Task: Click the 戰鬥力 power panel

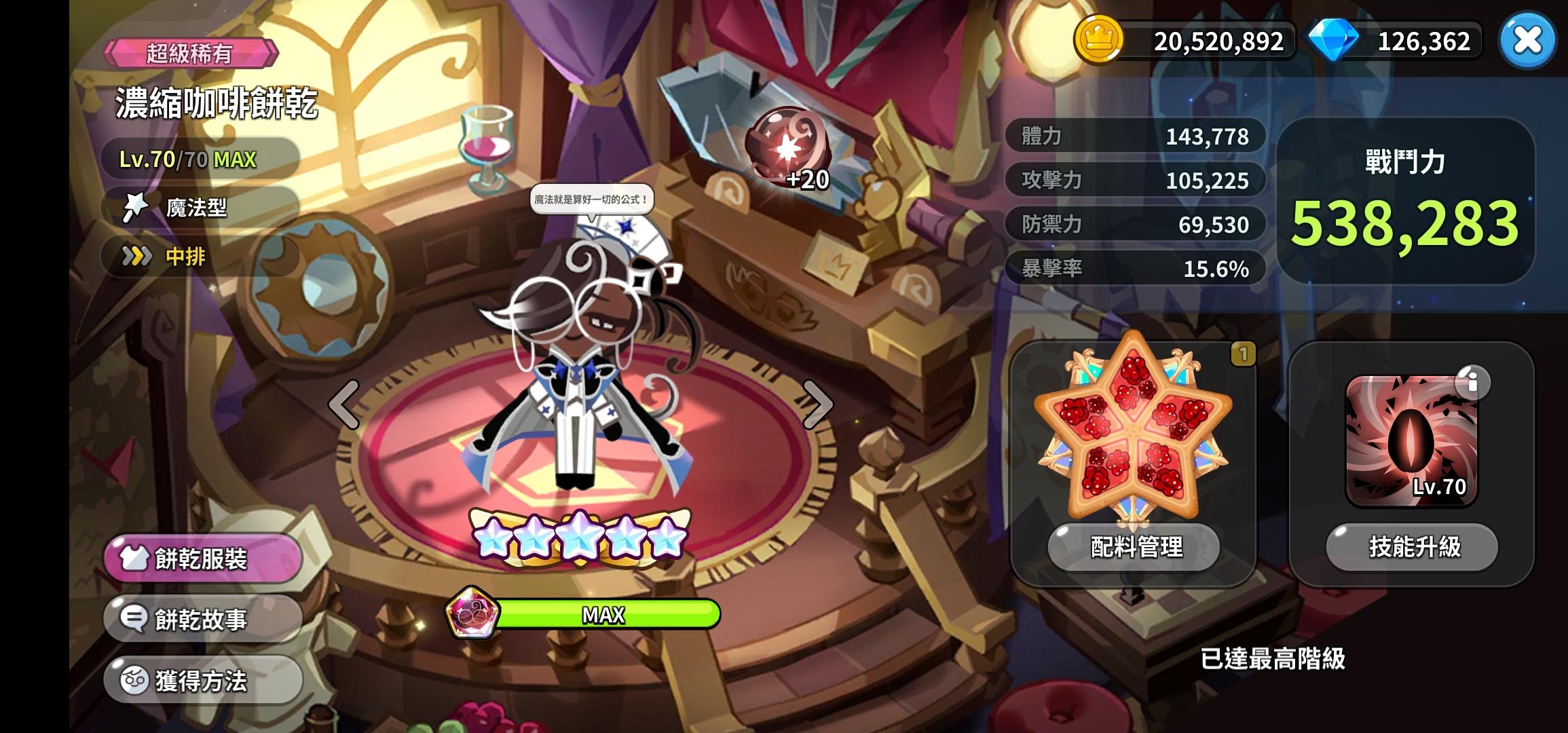Action: tap(1405, 201)
